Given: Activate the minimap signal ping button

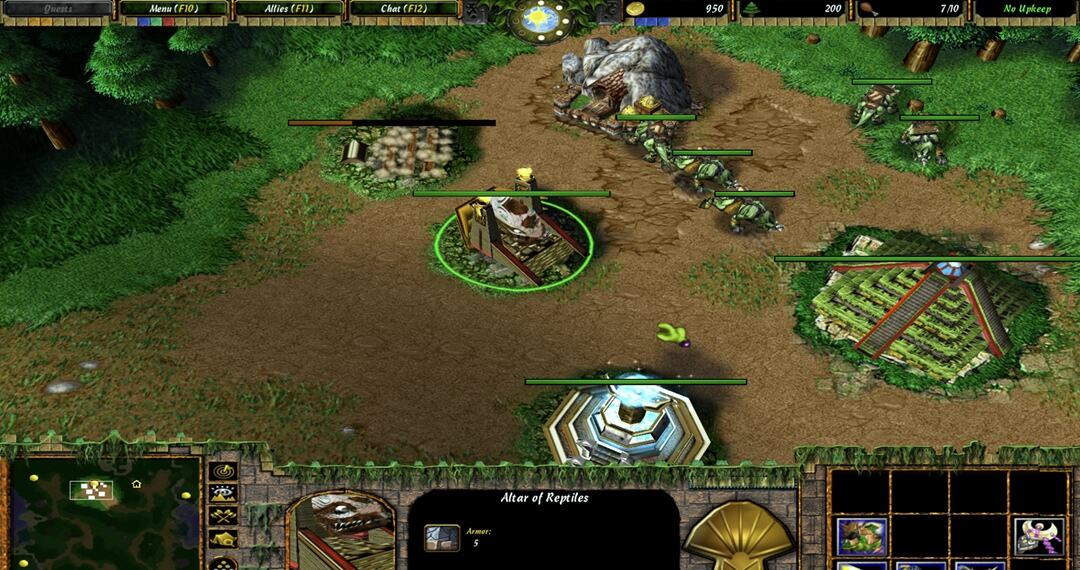Looking at the screenshot, I should pos(222,470).
